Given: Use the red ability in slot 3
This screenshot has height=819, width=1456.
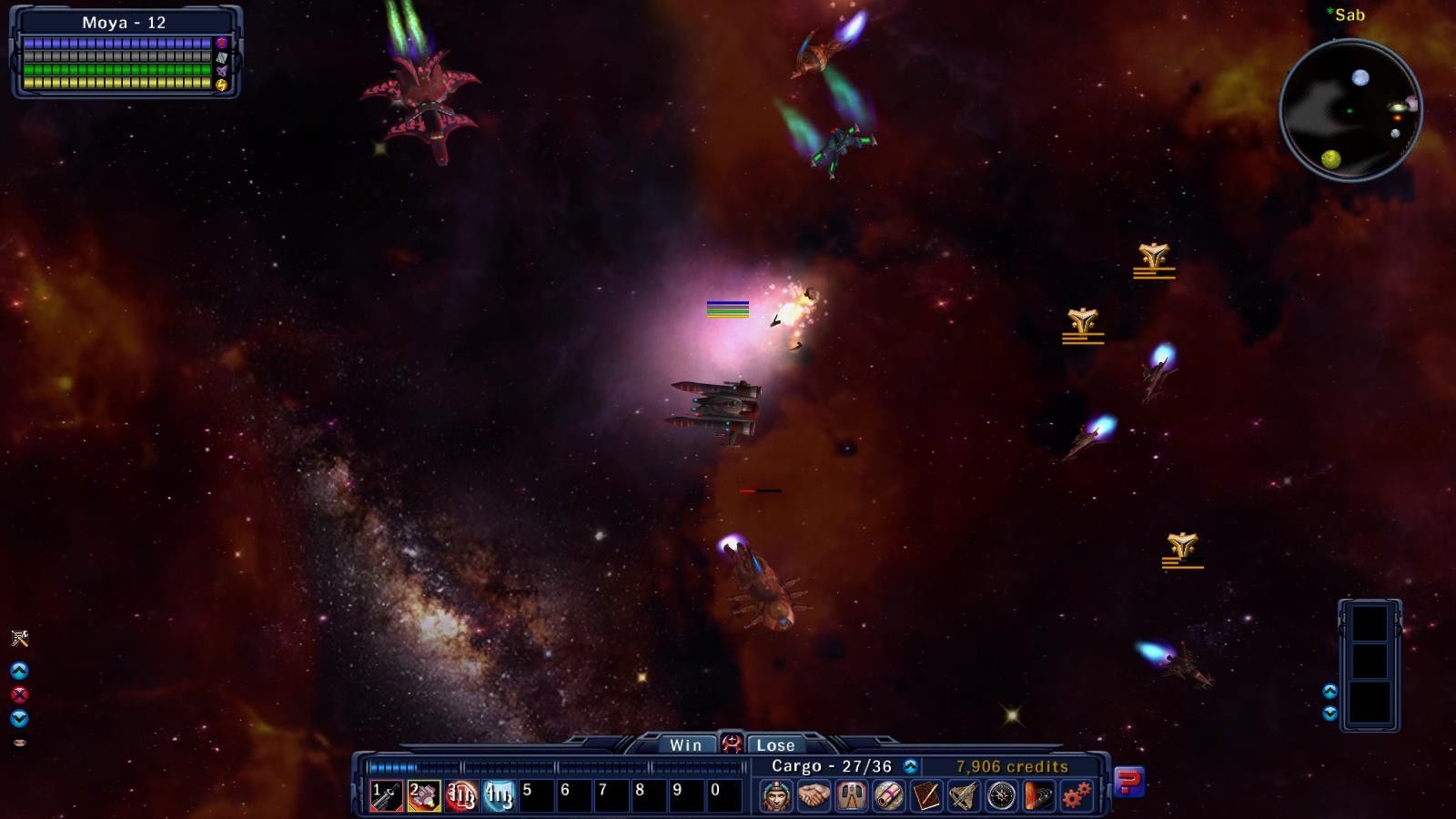Looking at the screenshot, I should 461,796.
